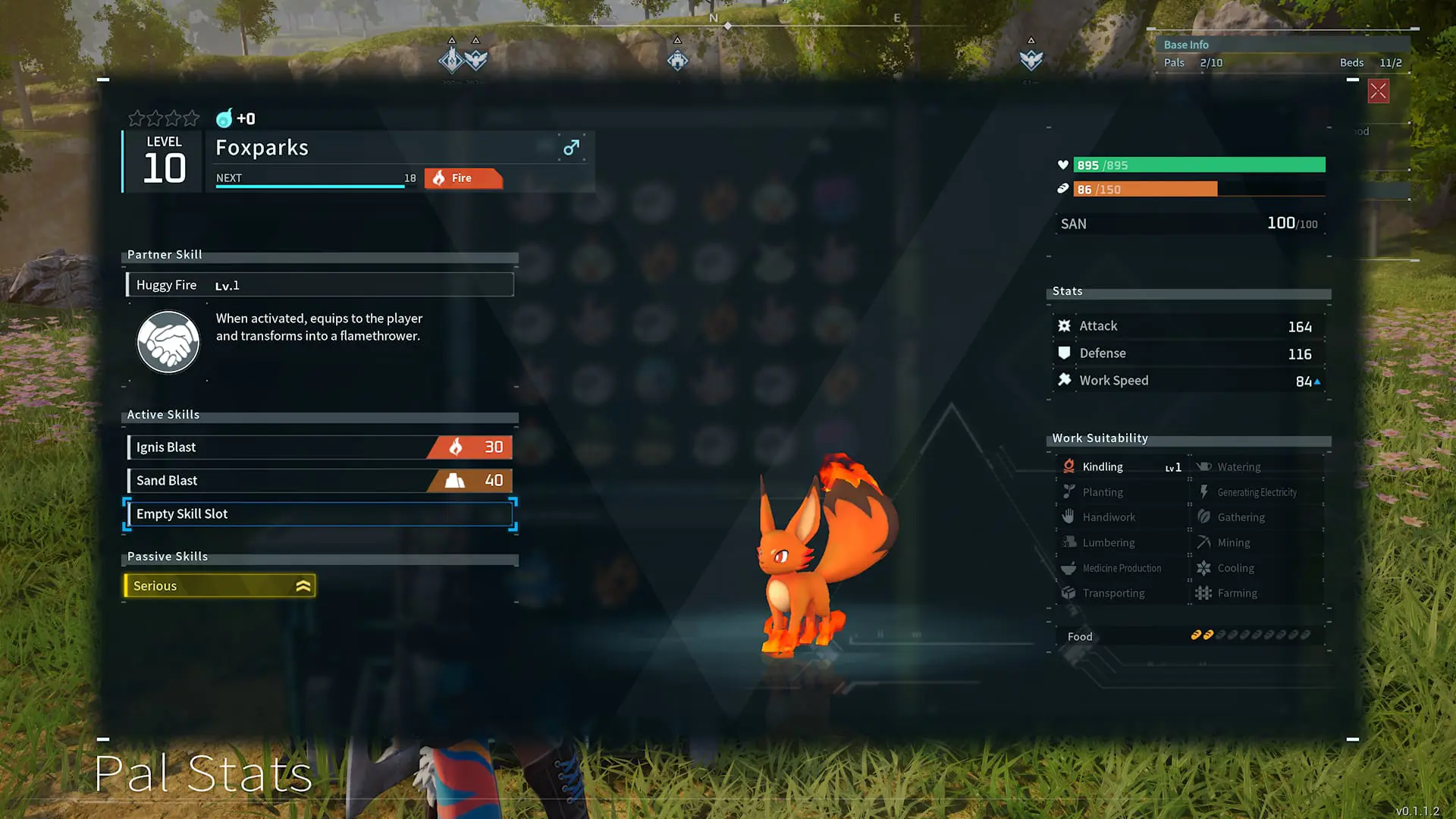
Task: Toggle the Serious passive skill
Action: click(219, 585)
